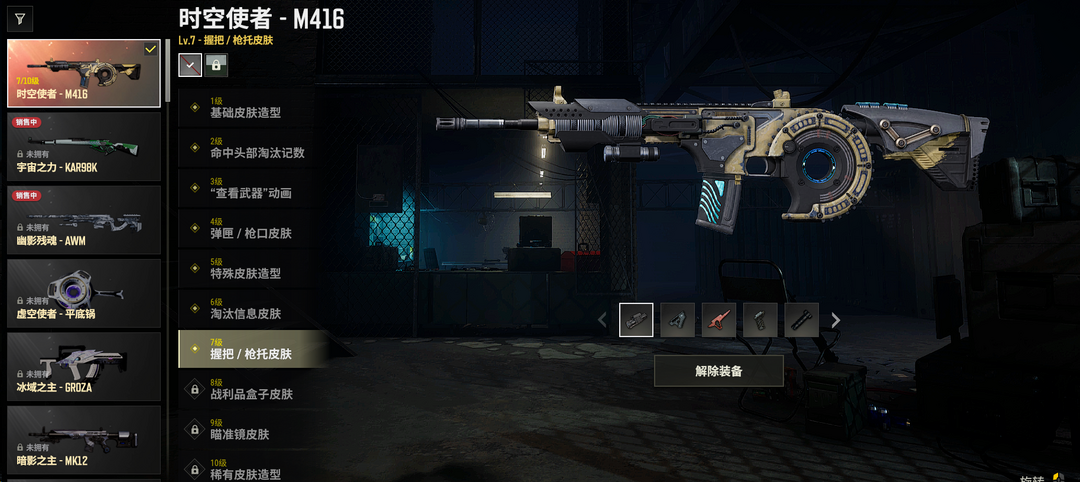Pick the 虚空使者 - 平底锅 skin

pyautogui.click(x=84, y=293)
